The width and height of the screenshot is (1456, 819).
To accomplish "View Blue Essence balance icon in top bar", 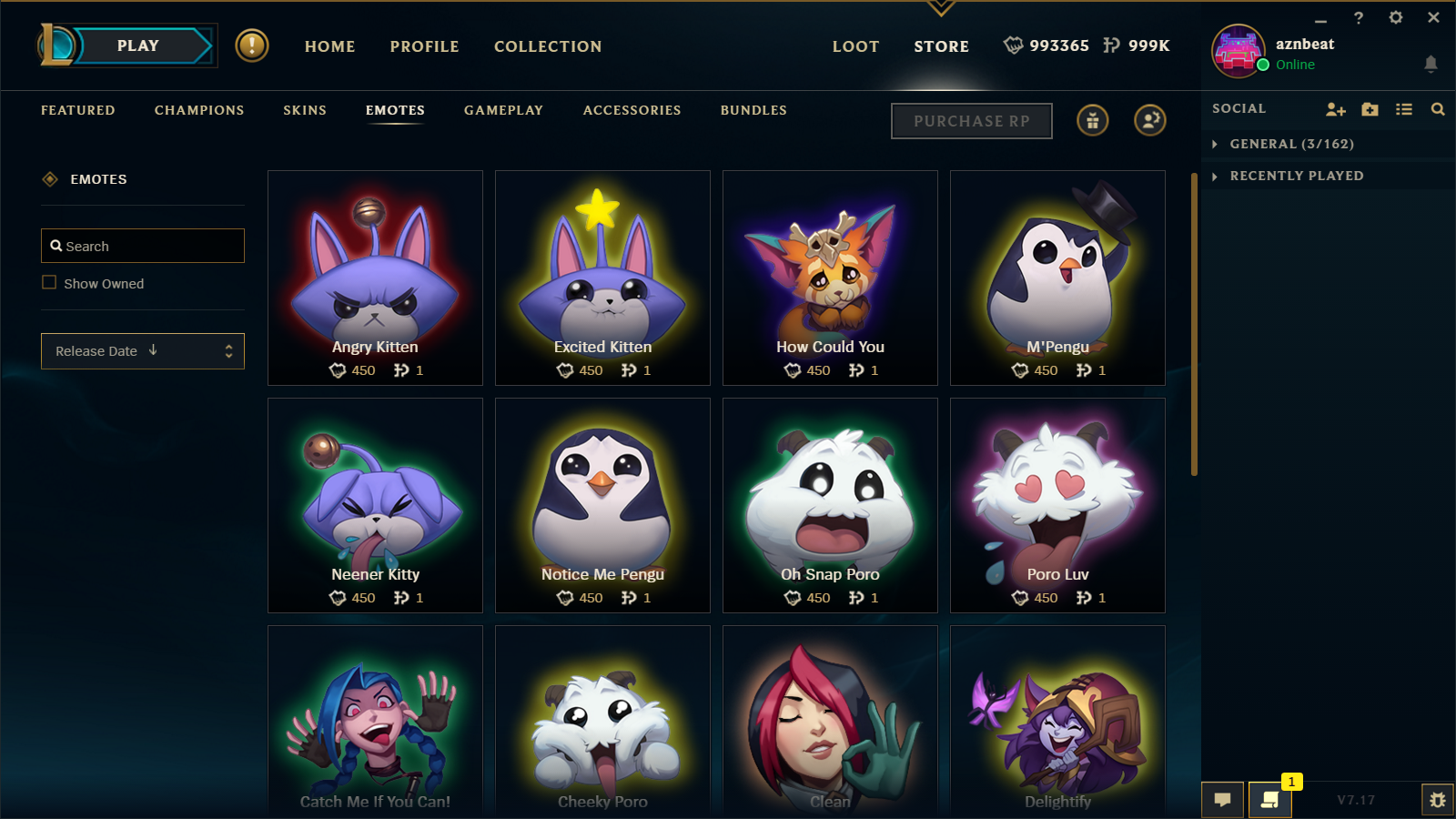I will click(1013, 45).
